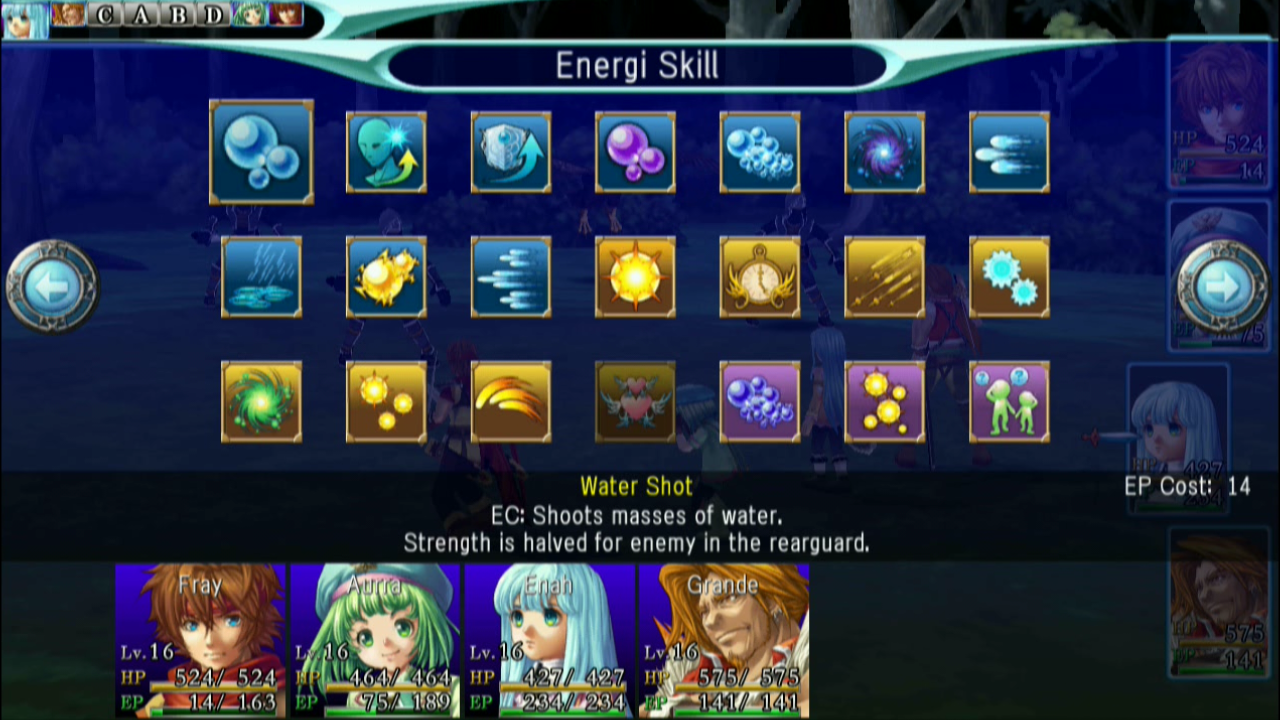Open formation tab D
Image resolution: width=1280 pixels, height=720 pixels.
212,16
